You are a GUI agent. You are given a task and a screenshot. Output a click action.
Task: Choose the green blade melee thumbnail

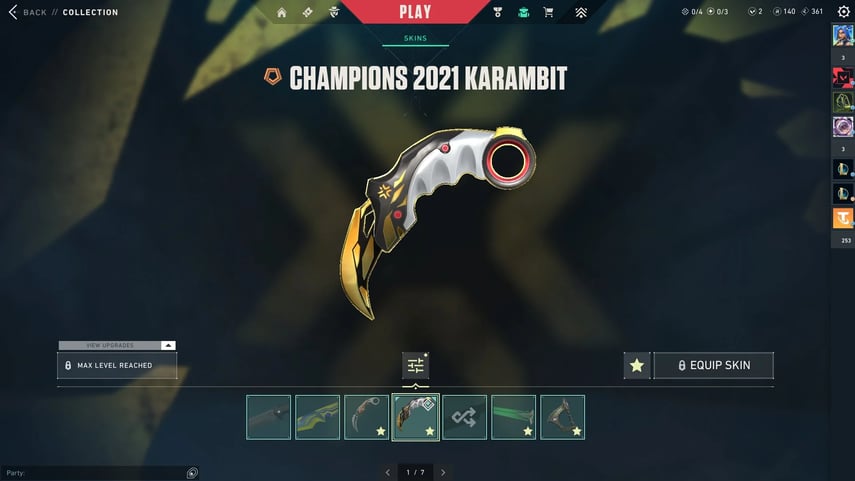click(514, 417)
